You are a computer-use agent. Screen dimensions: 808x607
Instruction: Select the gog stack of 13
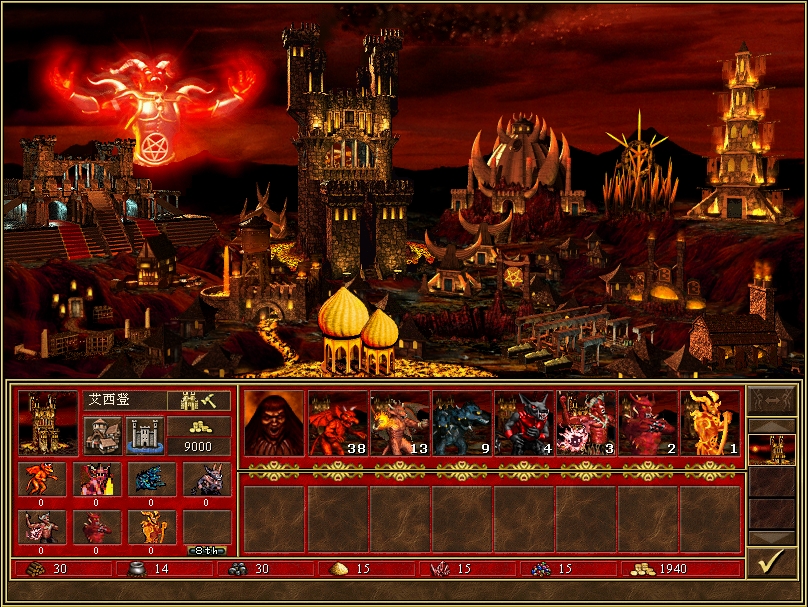click(x=400, y=423)
